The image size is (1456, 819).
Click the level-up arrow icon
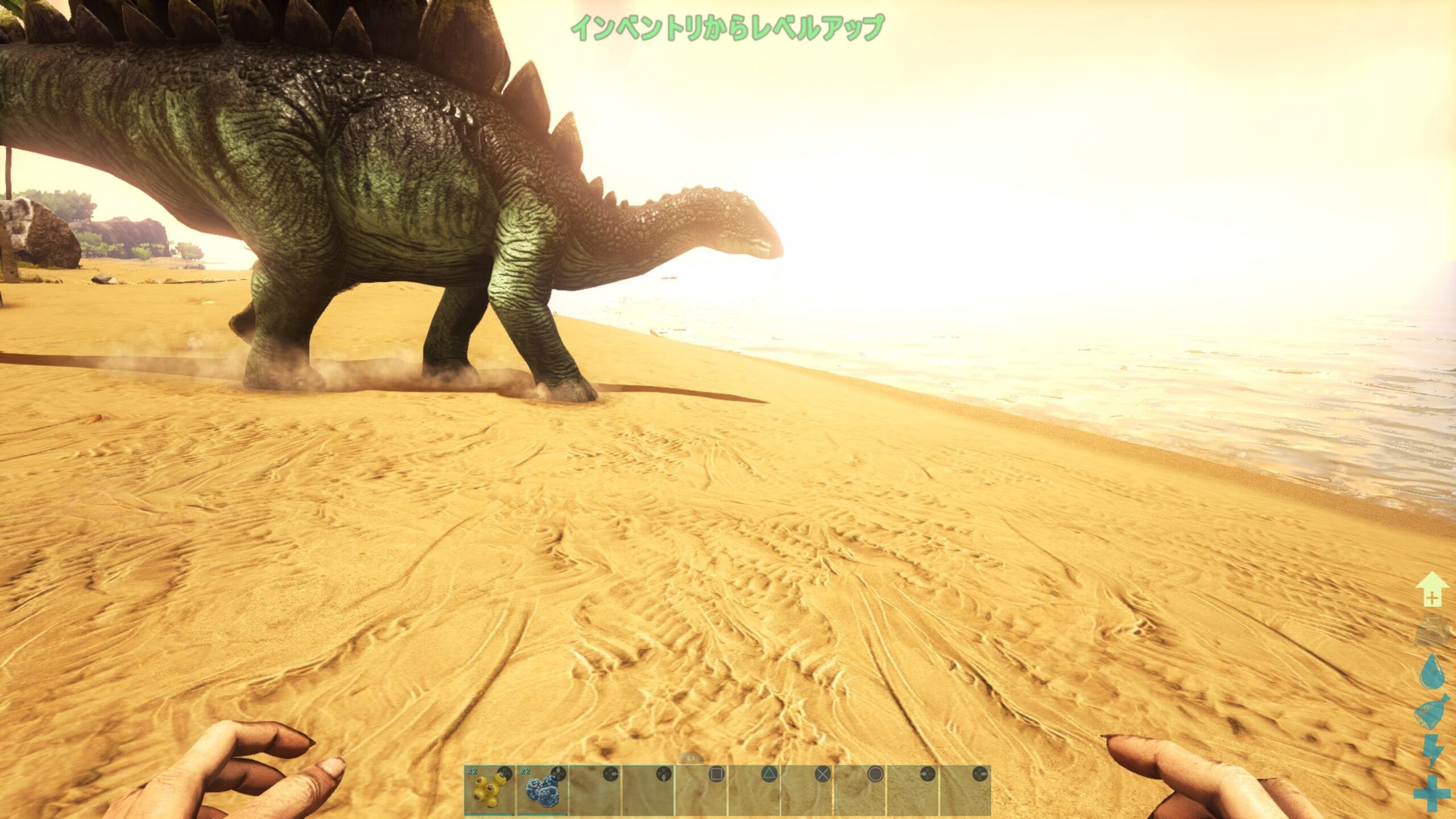click(1432, 590)
